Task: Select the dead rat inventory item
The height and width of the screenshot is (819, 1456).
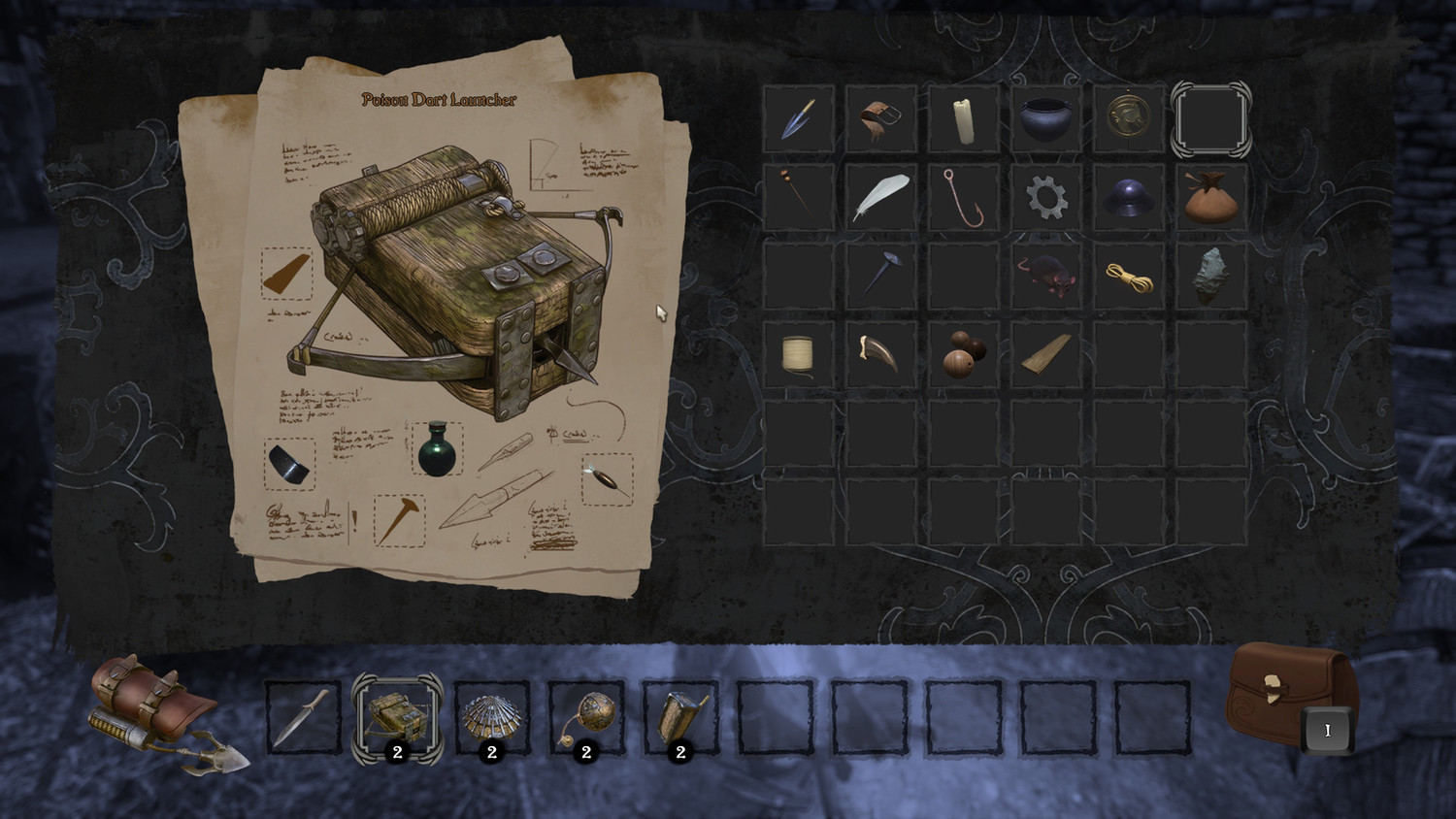Action: tap(1045, 276)
